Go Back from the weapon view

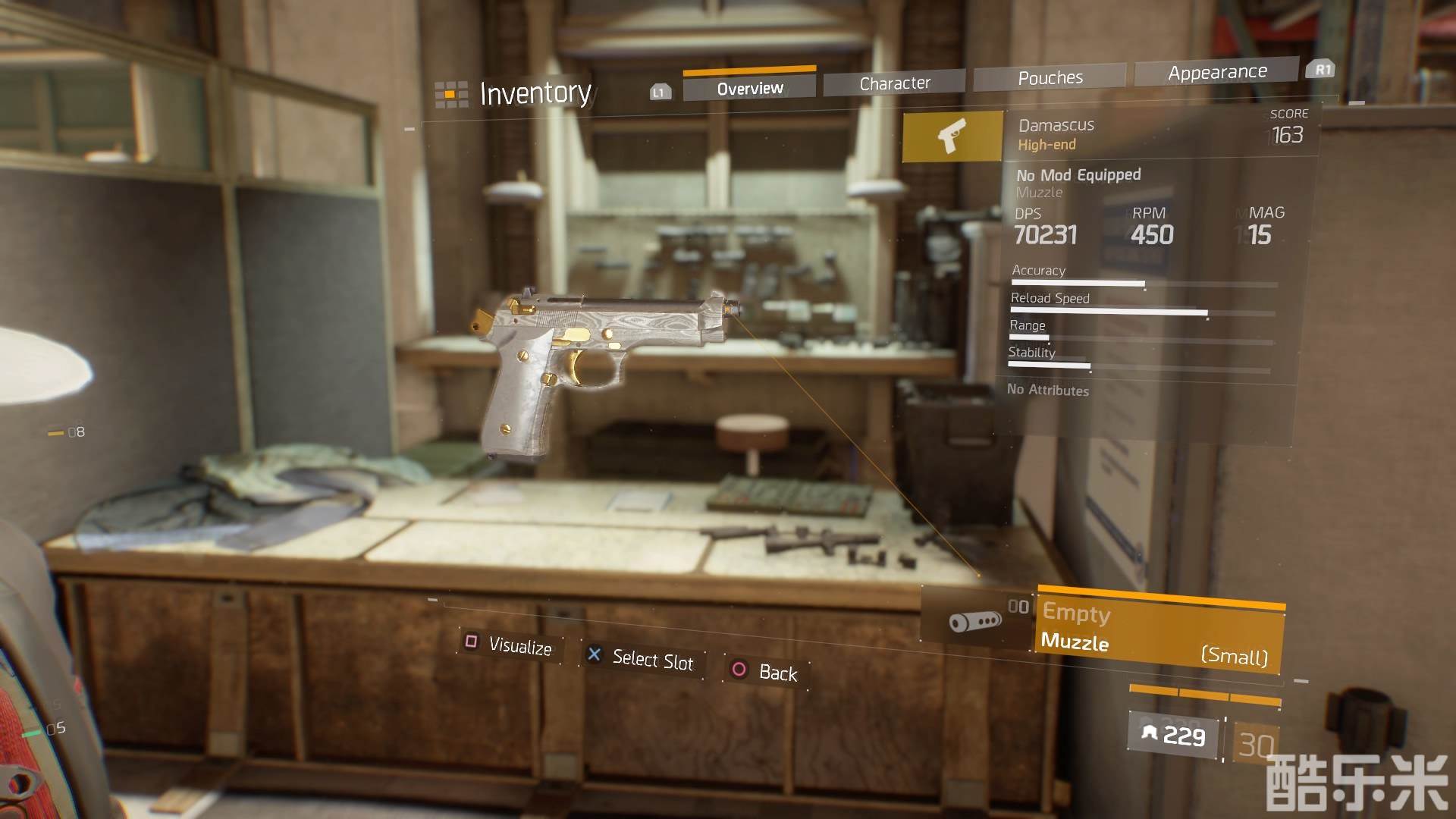click(764, 672)
